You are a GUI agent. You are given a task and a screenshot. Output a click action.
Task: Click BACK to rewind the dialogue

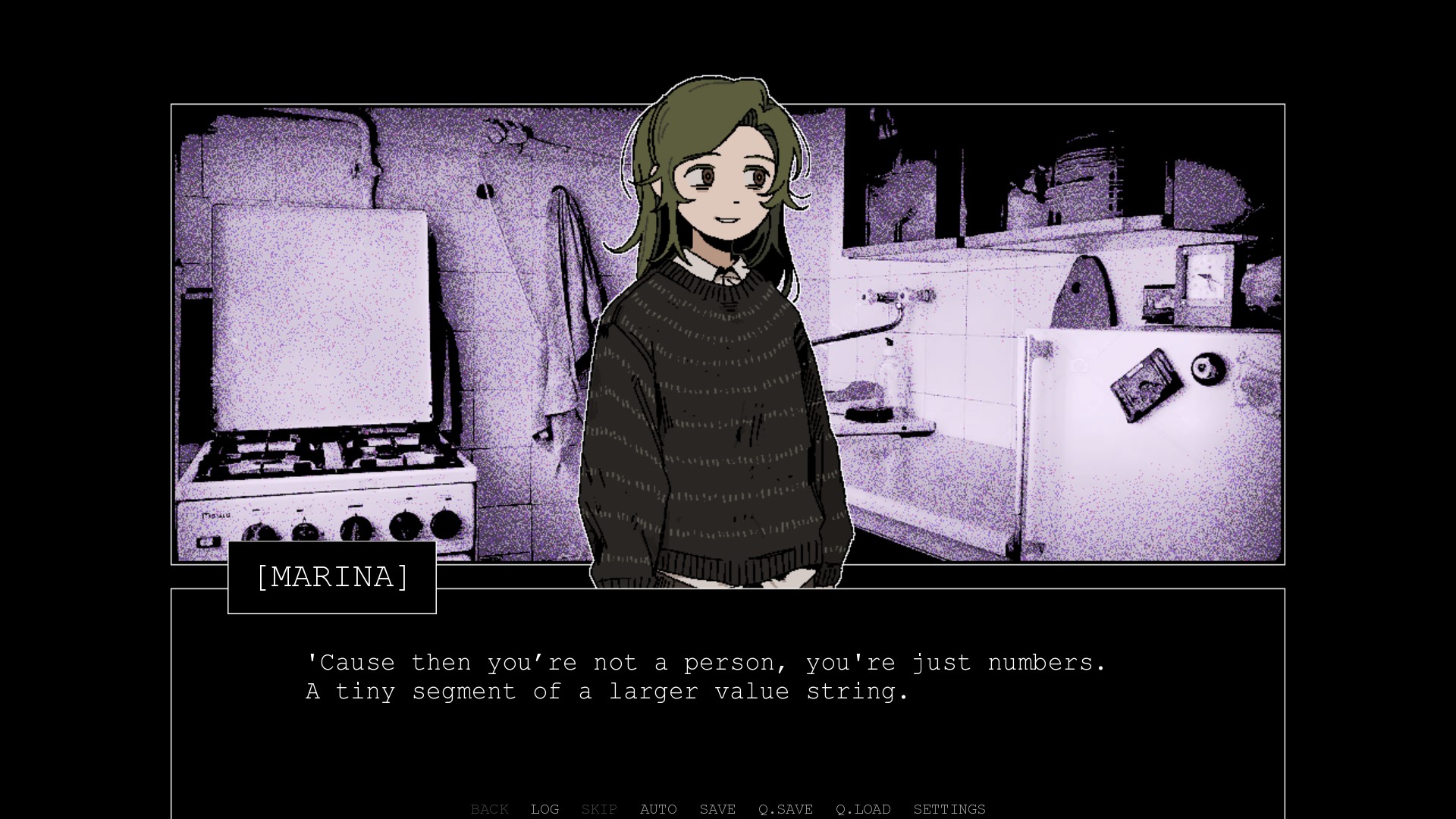(x=489, y=809)
